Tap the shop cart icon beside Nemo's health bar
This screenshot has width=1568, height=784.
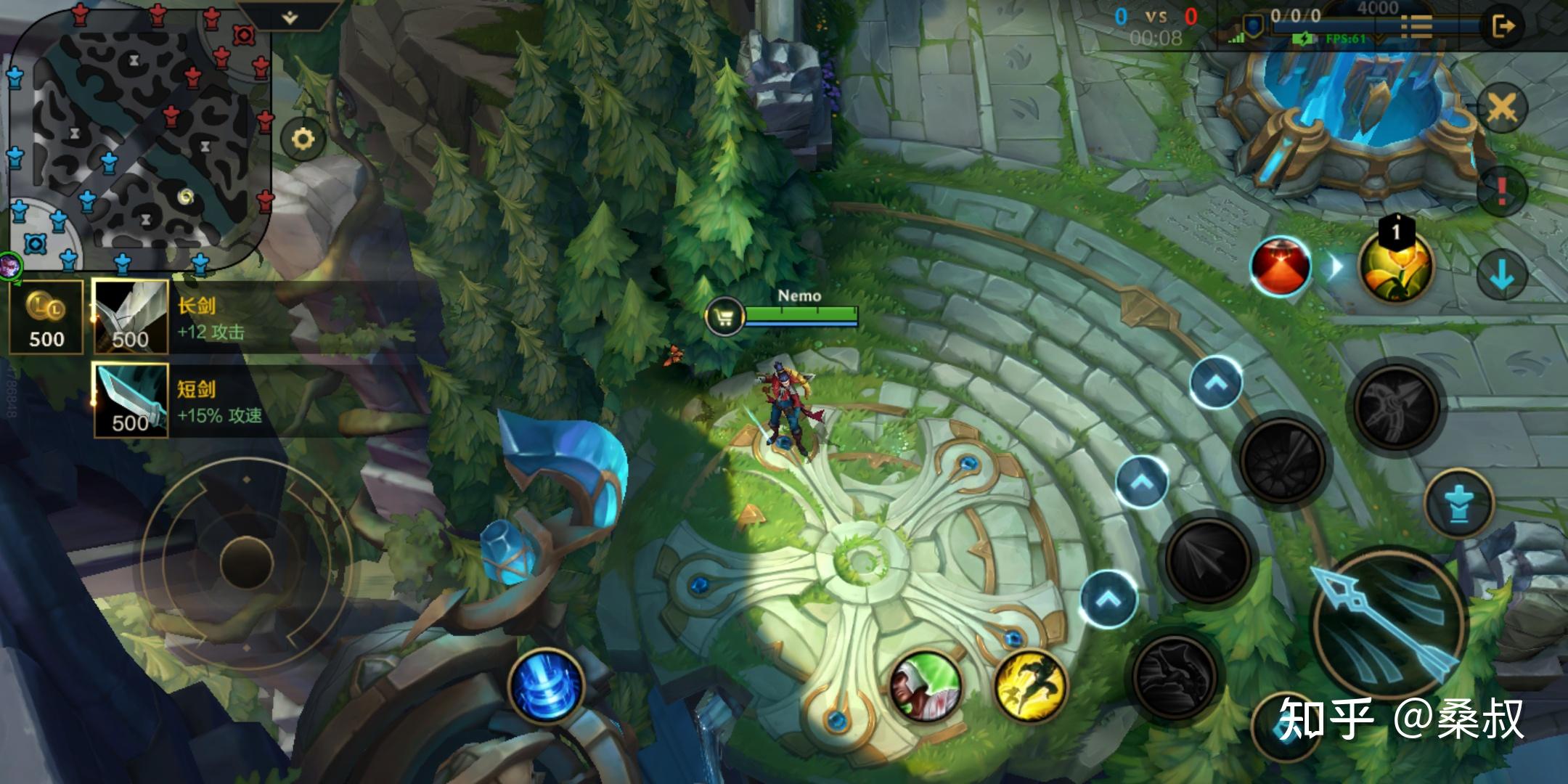click(x=724, y=317)
